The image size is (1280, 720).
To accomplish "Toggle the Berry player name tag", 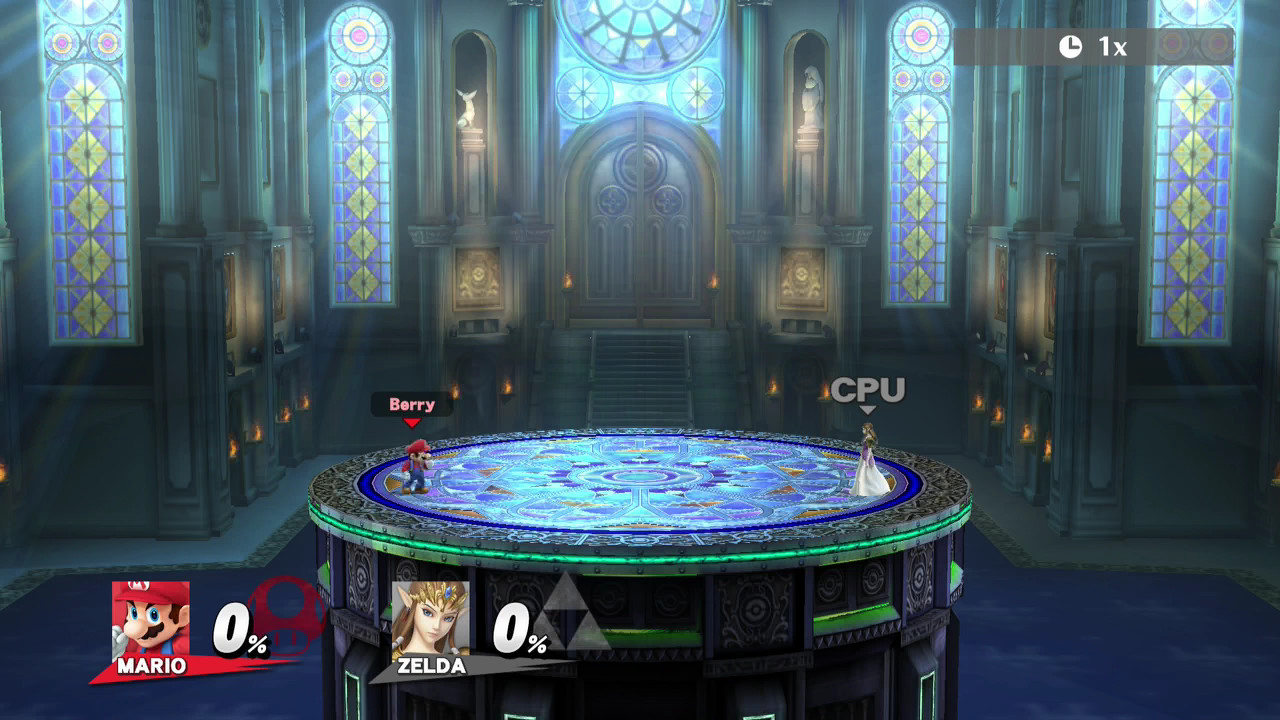I will pos(411,404).
